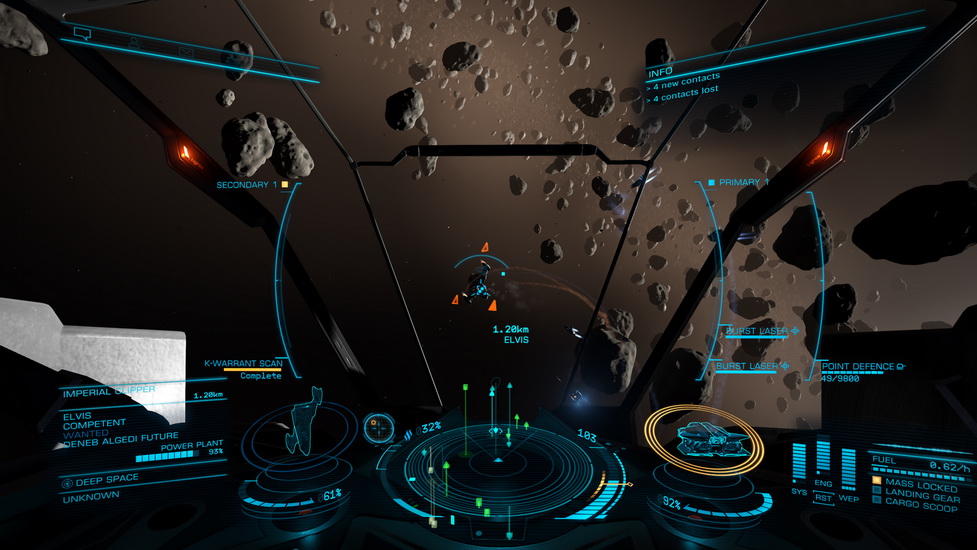977x550 pixels.
Task: Click the WEP power distributor column
Action: pyautogui.click(x=848, y=468)
